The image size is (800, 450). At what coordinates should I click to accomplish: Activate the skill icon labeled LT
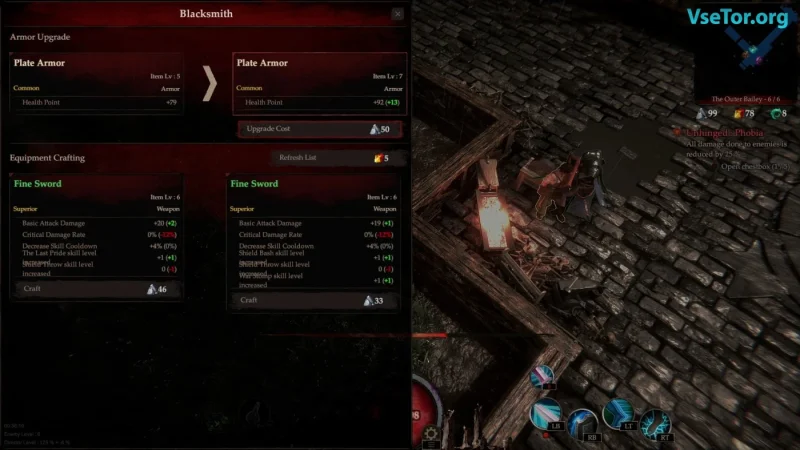pos(618,412)
